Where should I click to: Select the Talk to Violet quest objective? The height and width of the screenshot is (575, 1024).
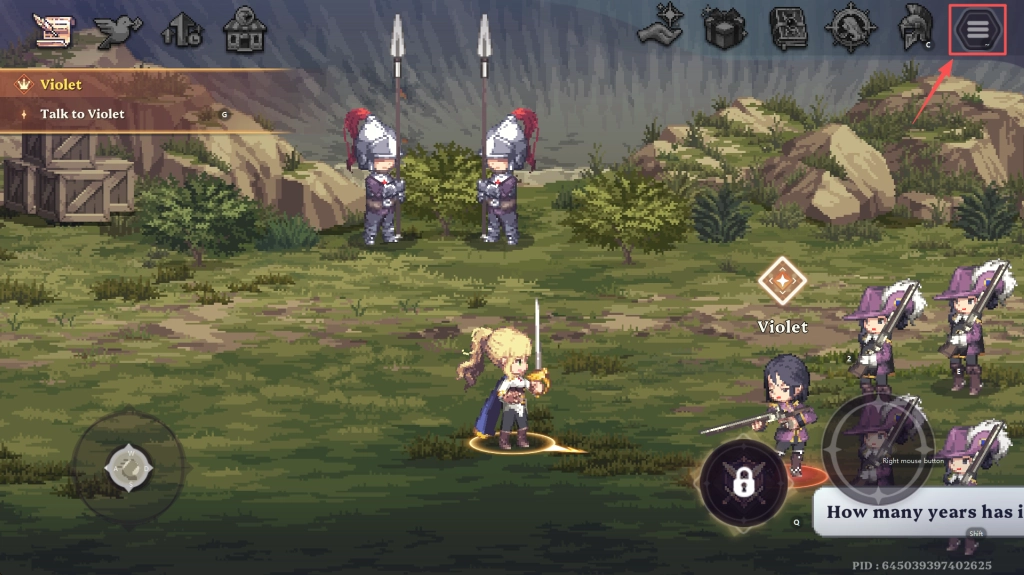(82, 114)
